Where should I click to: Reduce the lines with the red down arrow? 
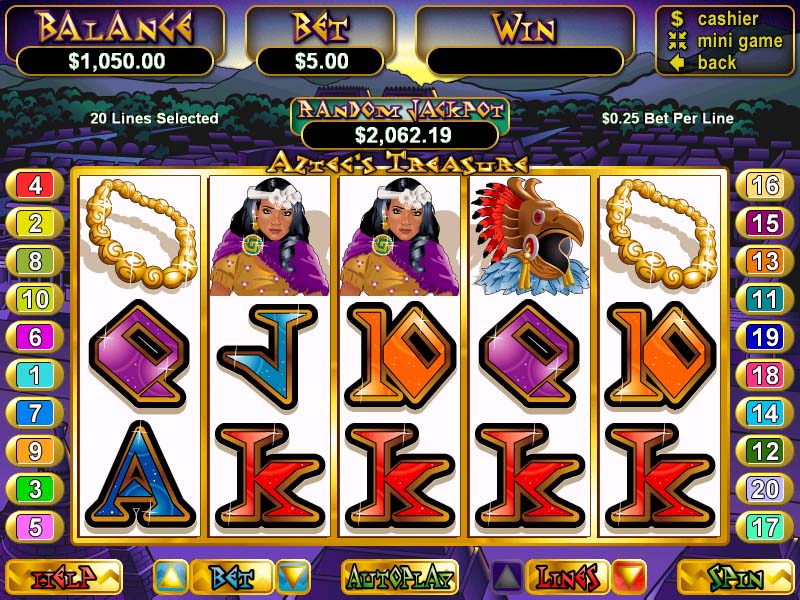tap(630, 577)
